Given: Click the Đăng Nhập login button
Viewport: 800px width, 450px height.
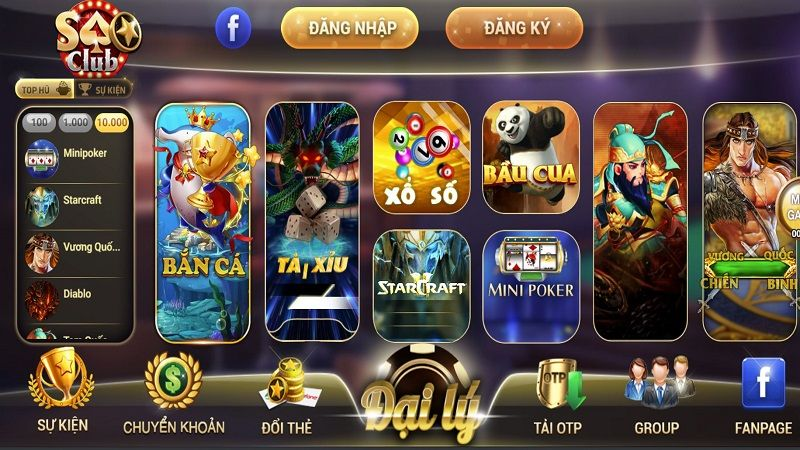Looking at the screenshot, I should [x=350, y=28].
